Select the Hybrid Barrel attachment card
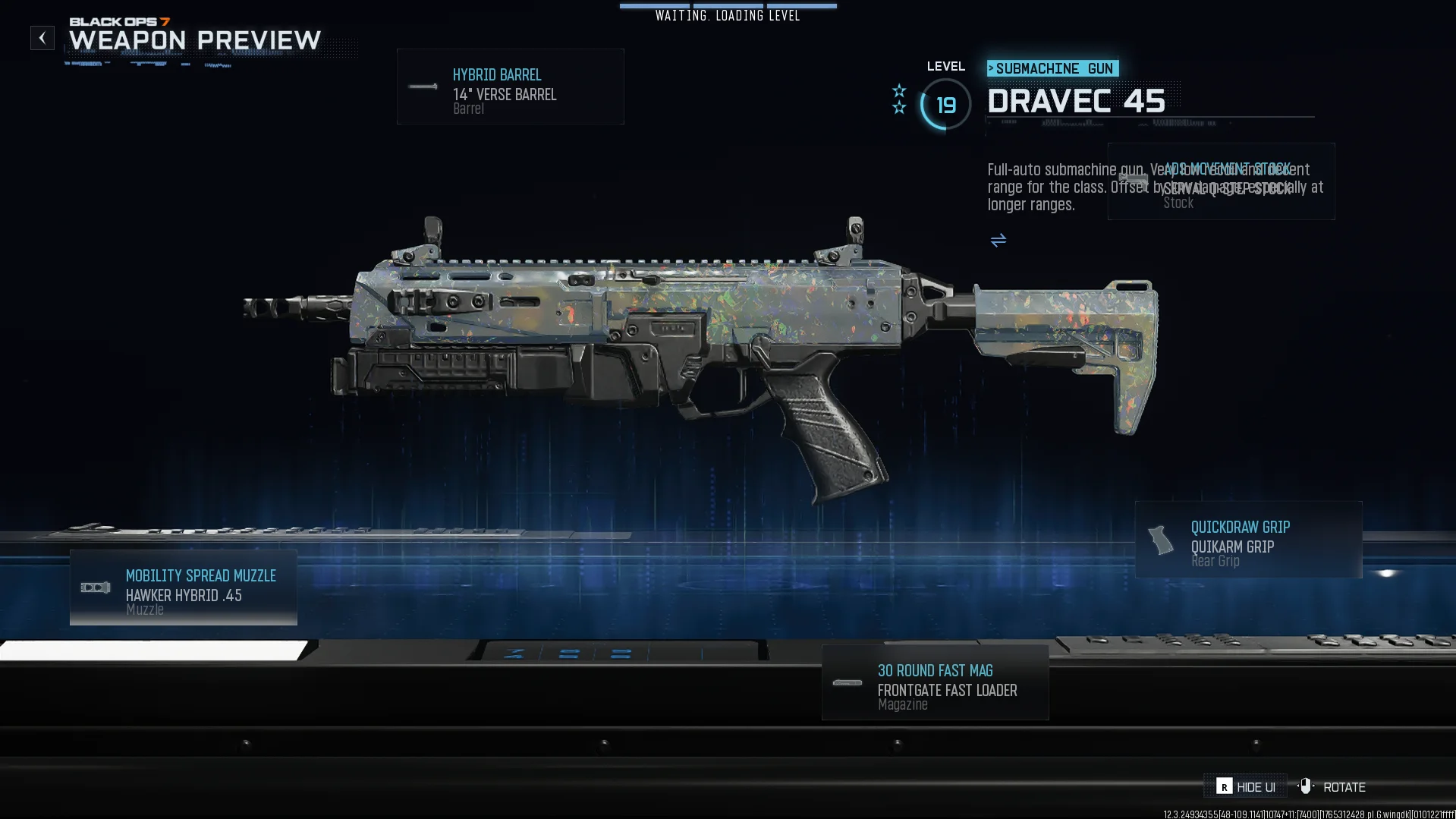The height and width of the screenshot is (819, 1456). pos(510,87)
